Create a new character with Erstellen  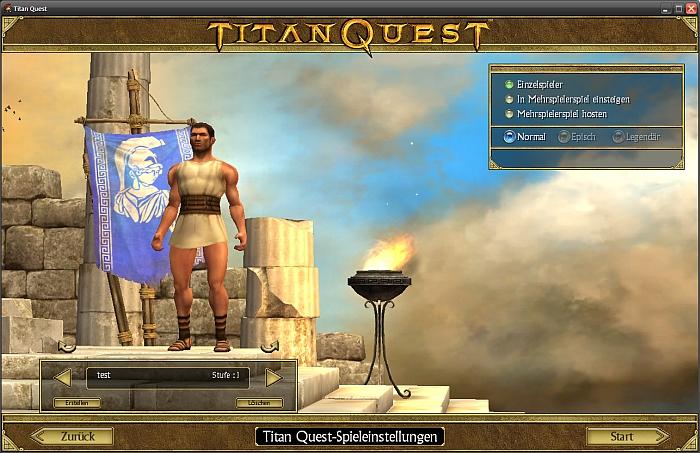[76, 402]
